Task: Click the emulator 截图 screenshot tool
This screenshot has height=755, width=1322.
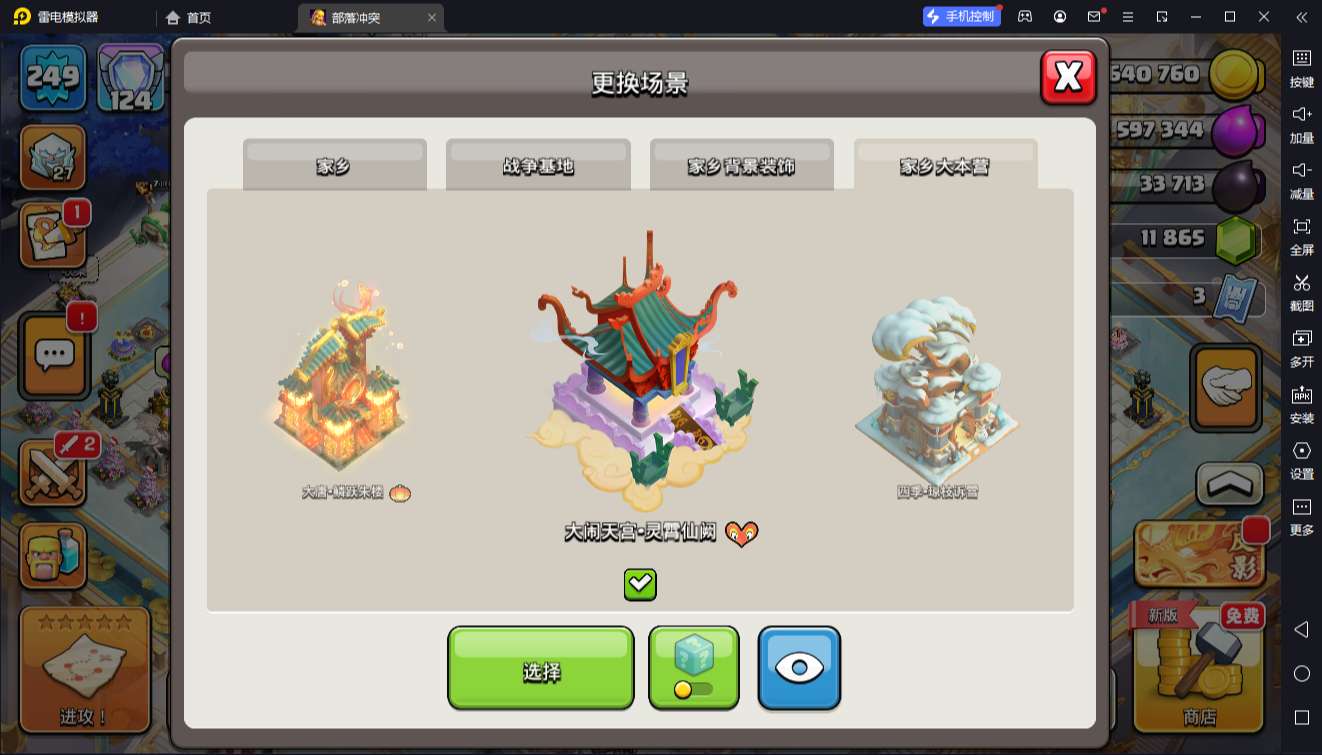Action: pyautogui.click(x=1301, y=292)
